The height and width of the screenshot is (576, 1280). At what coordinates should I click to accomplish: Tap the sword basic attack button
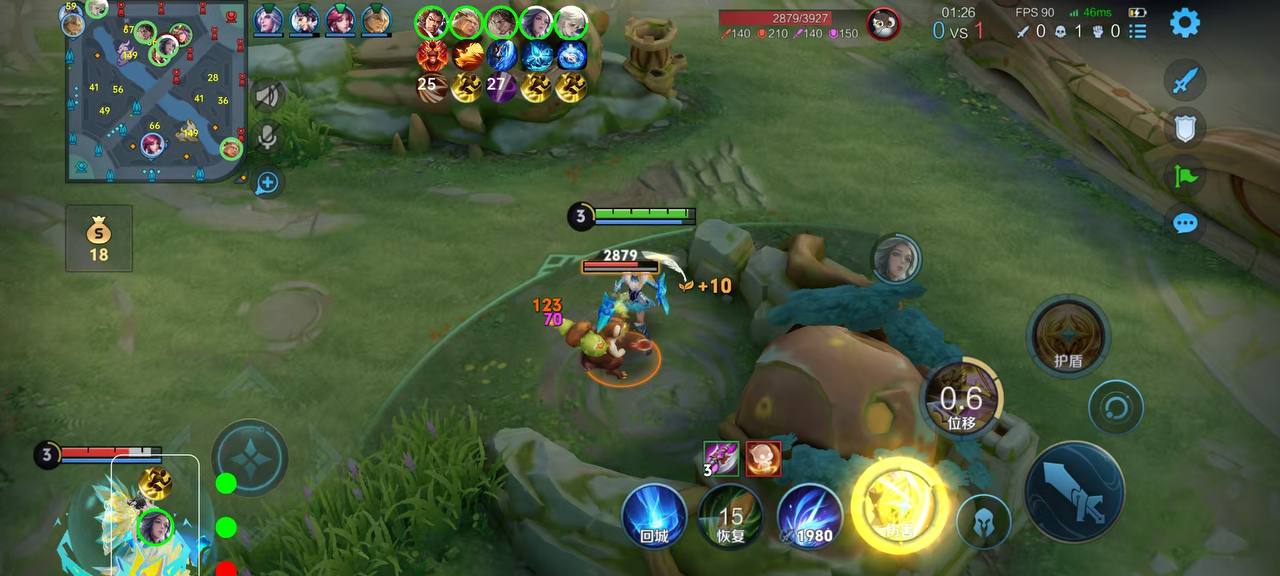click(1073, 493)
